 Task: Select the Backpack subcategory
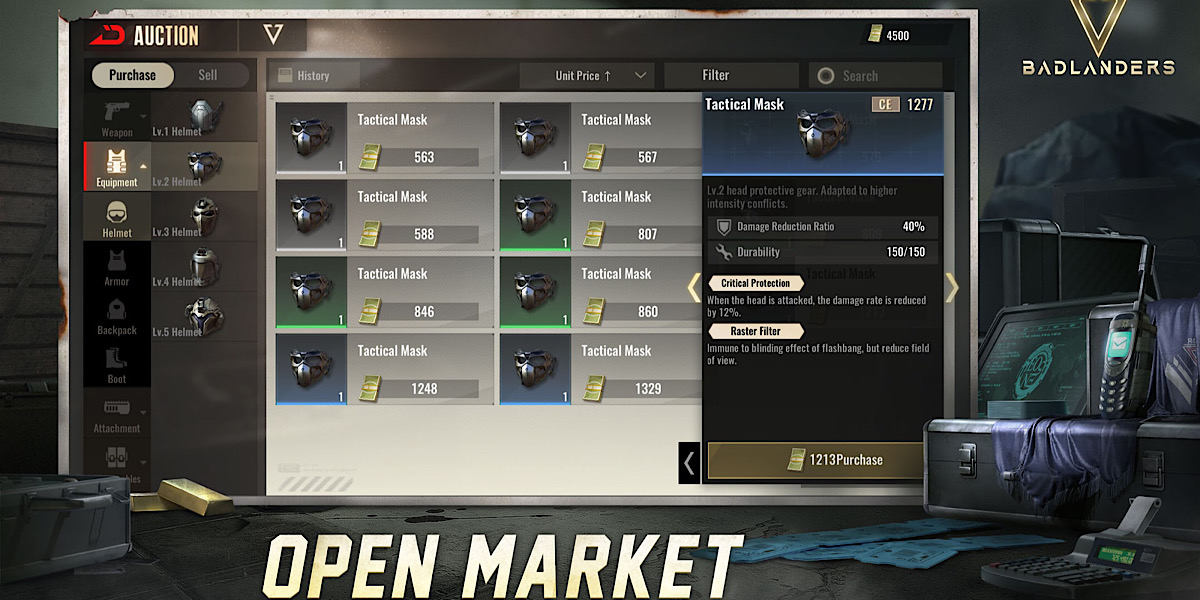(117, 315)
